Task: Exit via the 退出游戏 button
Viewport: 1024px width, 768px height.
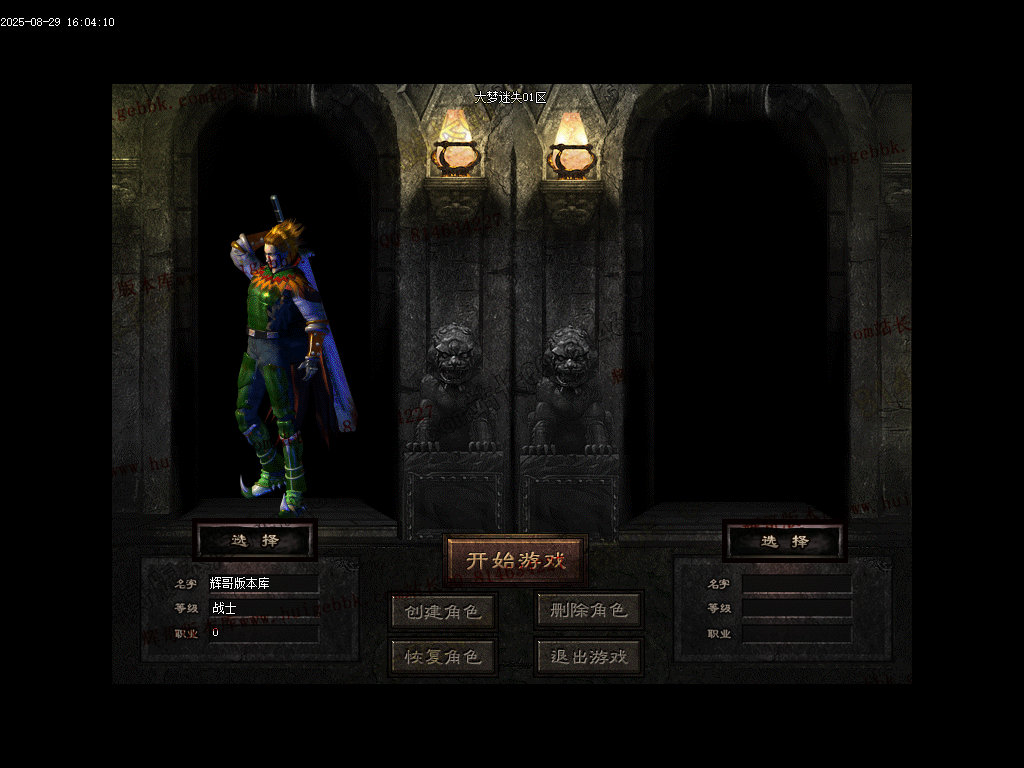Action: [588, 657]
